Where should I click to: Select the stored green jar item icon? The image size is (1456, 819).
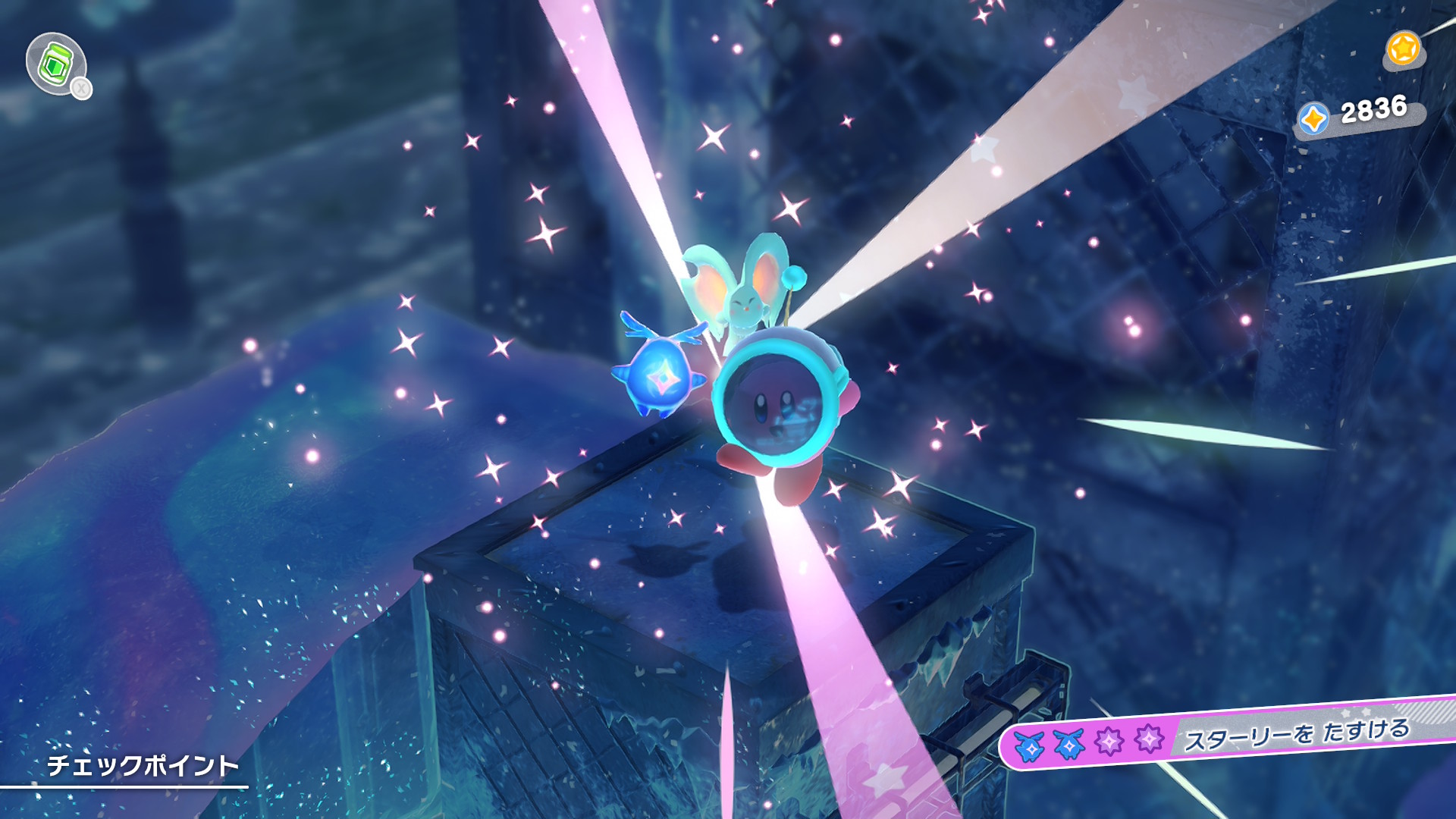[x=55, y=64]
